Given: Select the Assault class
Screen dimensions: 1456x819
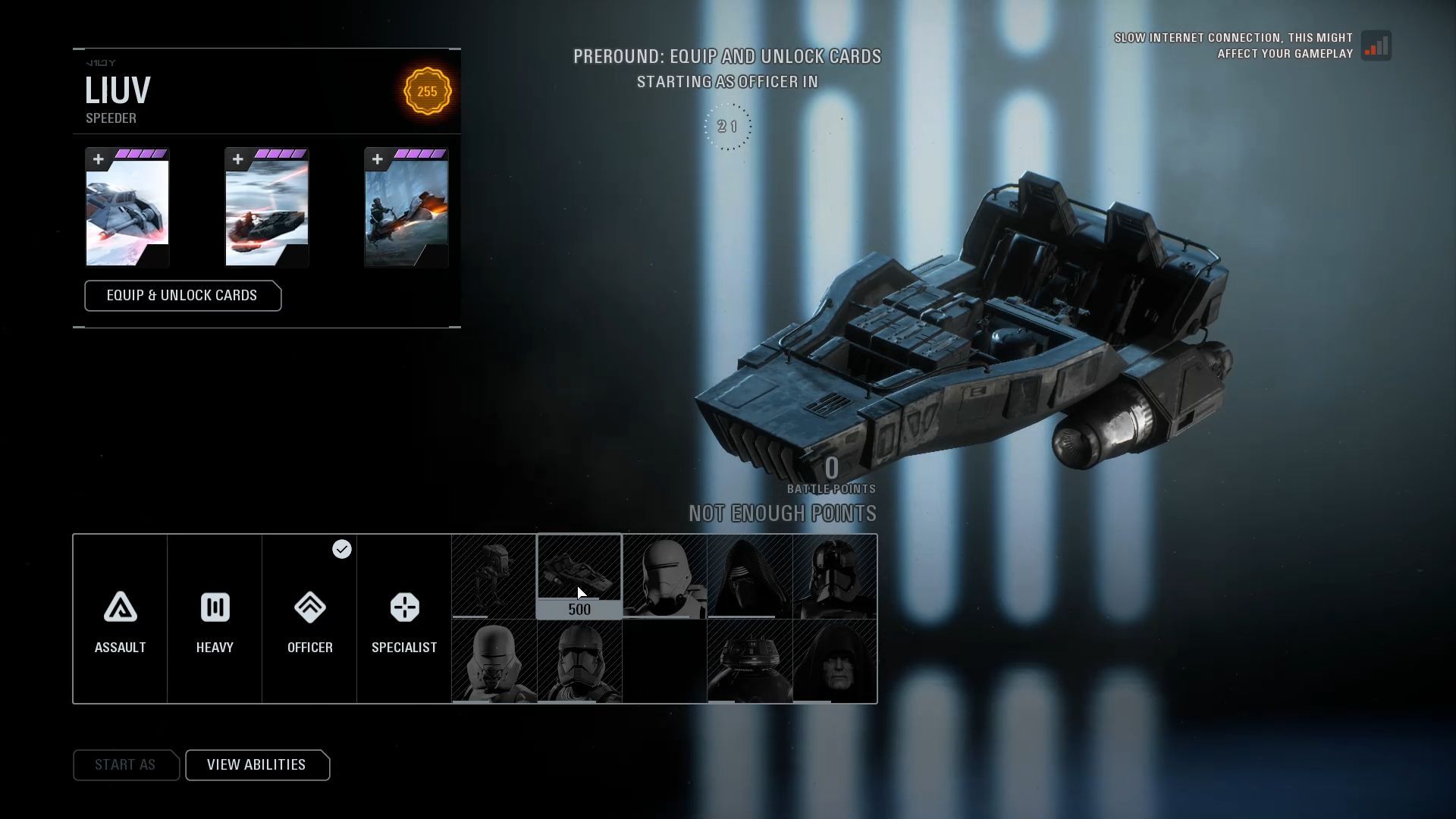Looking at the screenshot, I should point(120,619).
